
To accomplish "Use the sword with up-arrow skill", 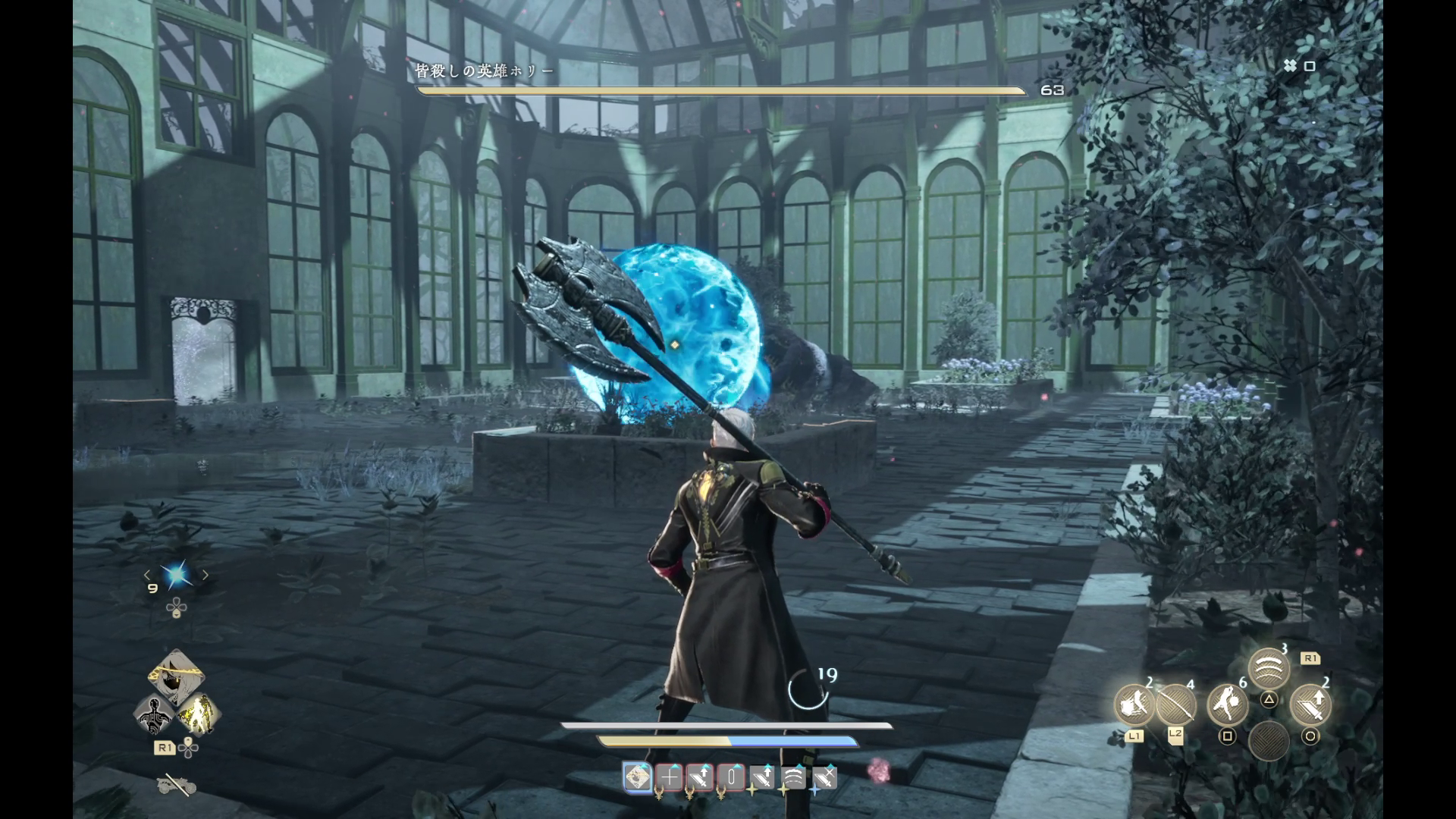I will (1310, 706).
